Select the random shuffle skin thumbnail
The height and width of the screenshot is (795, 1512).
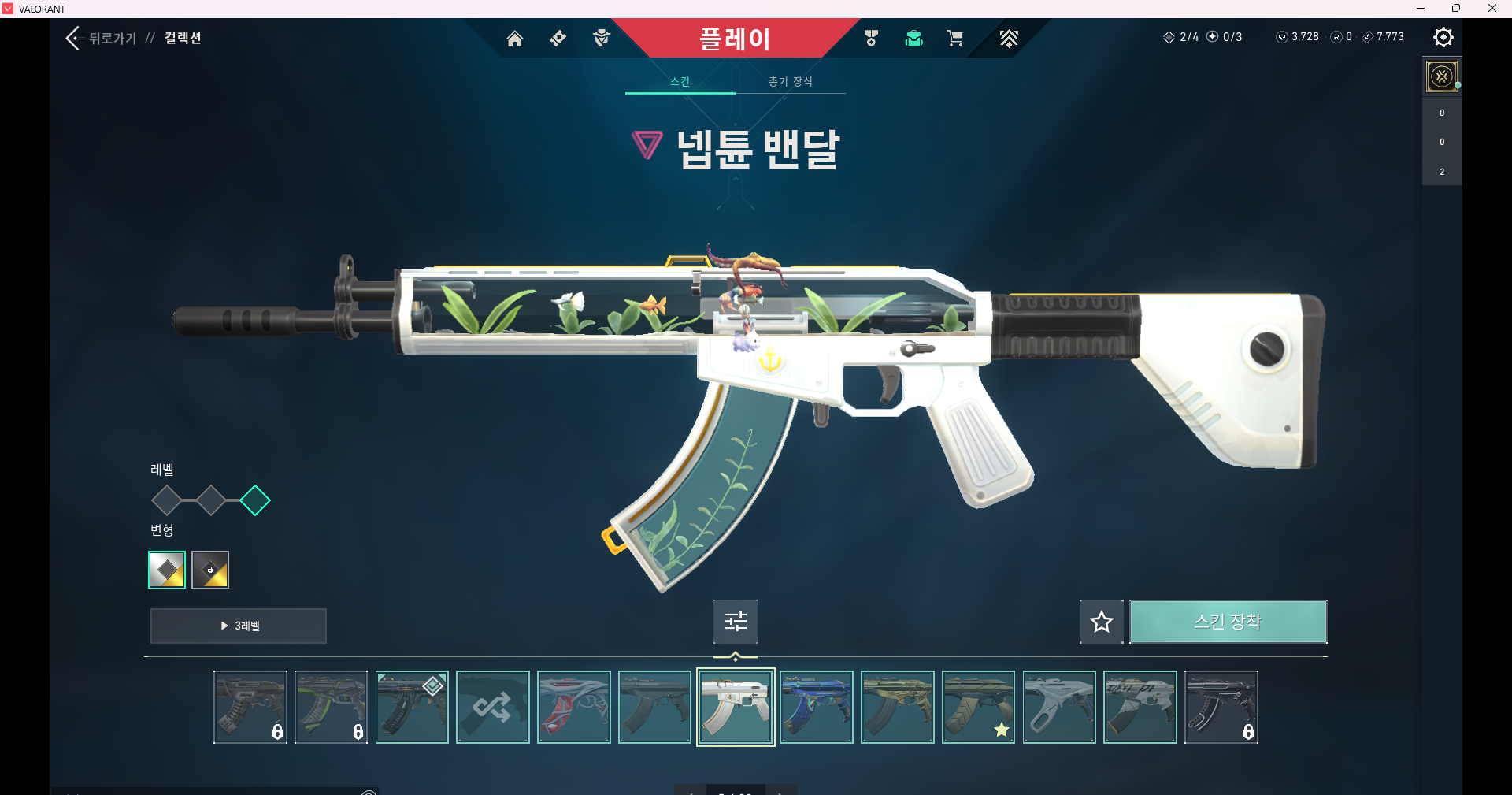(x=493, y=707)
